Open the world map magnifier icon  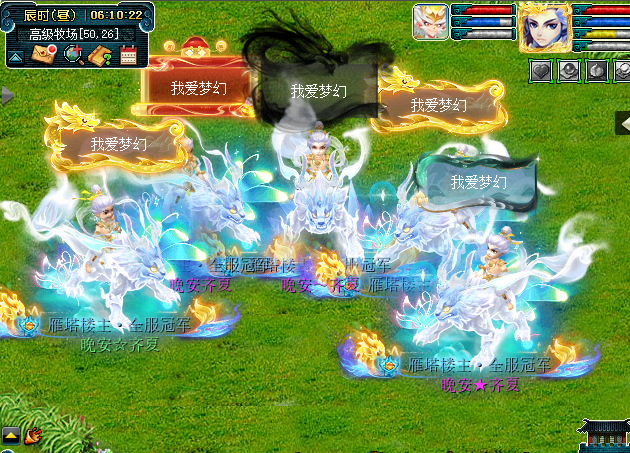[72, 54]
